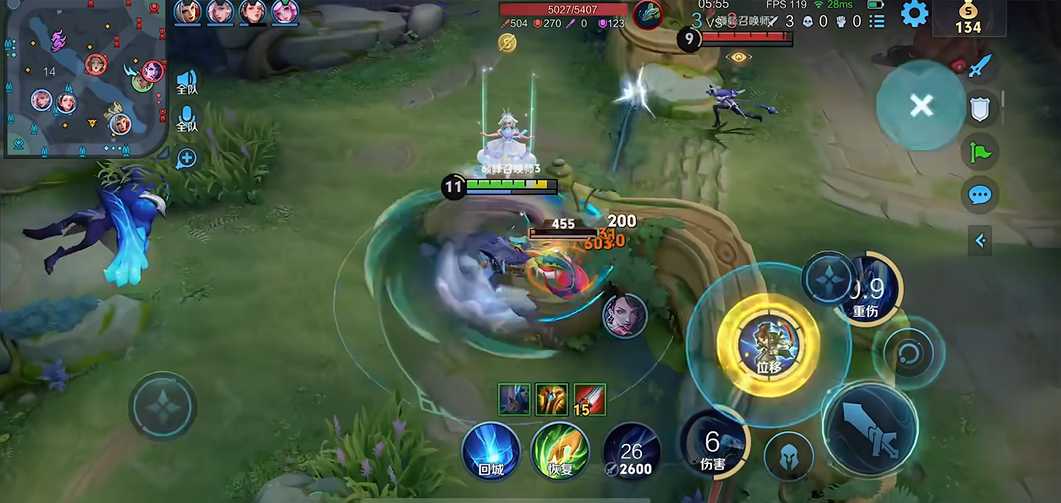
Task: Open the quick chat plus bubble
Action: click(186, 158)
